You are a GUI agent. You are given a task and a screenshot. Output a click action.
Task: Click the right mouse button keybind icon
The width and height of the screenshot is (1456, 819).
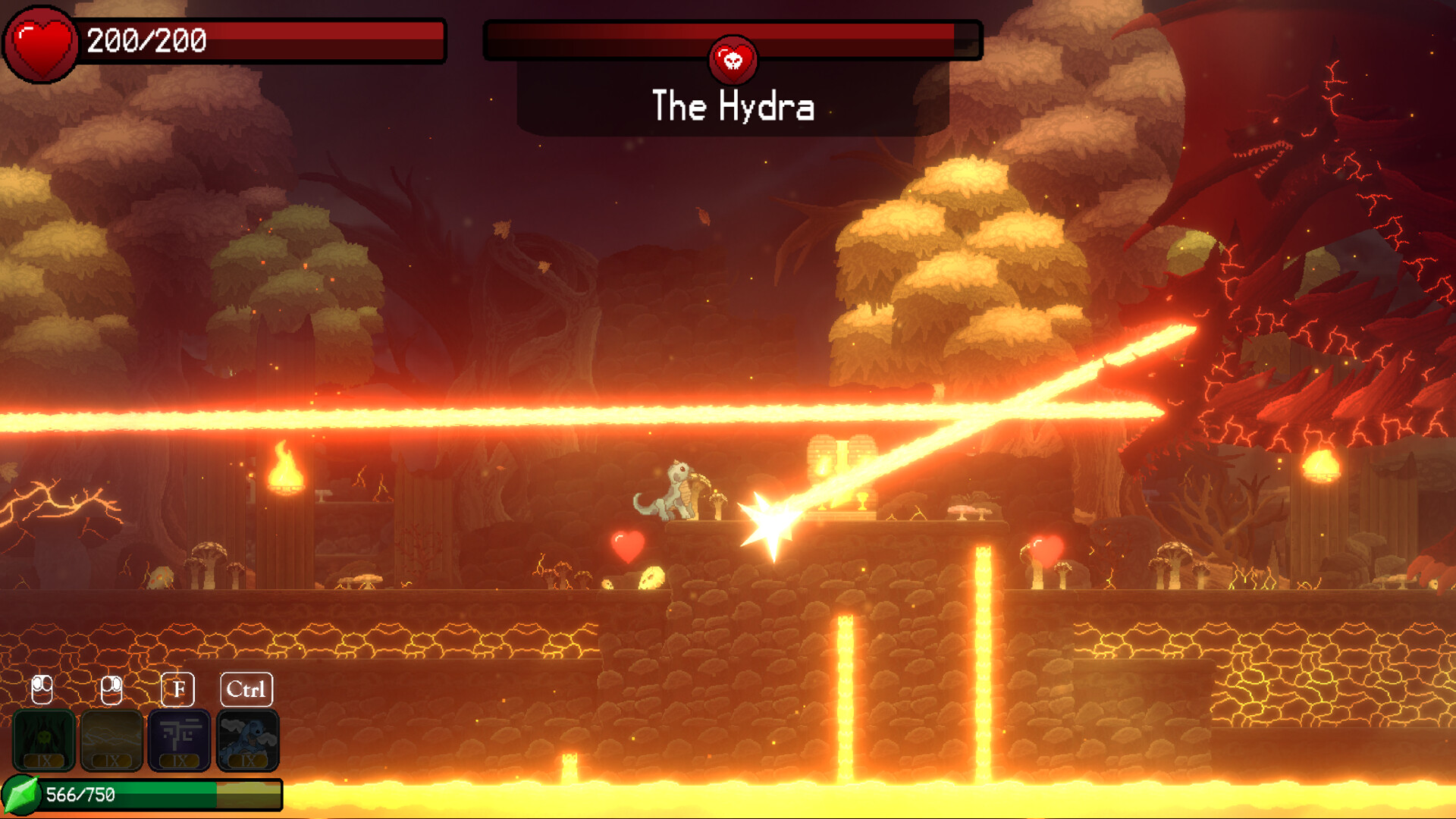click(x=110, y=689)
